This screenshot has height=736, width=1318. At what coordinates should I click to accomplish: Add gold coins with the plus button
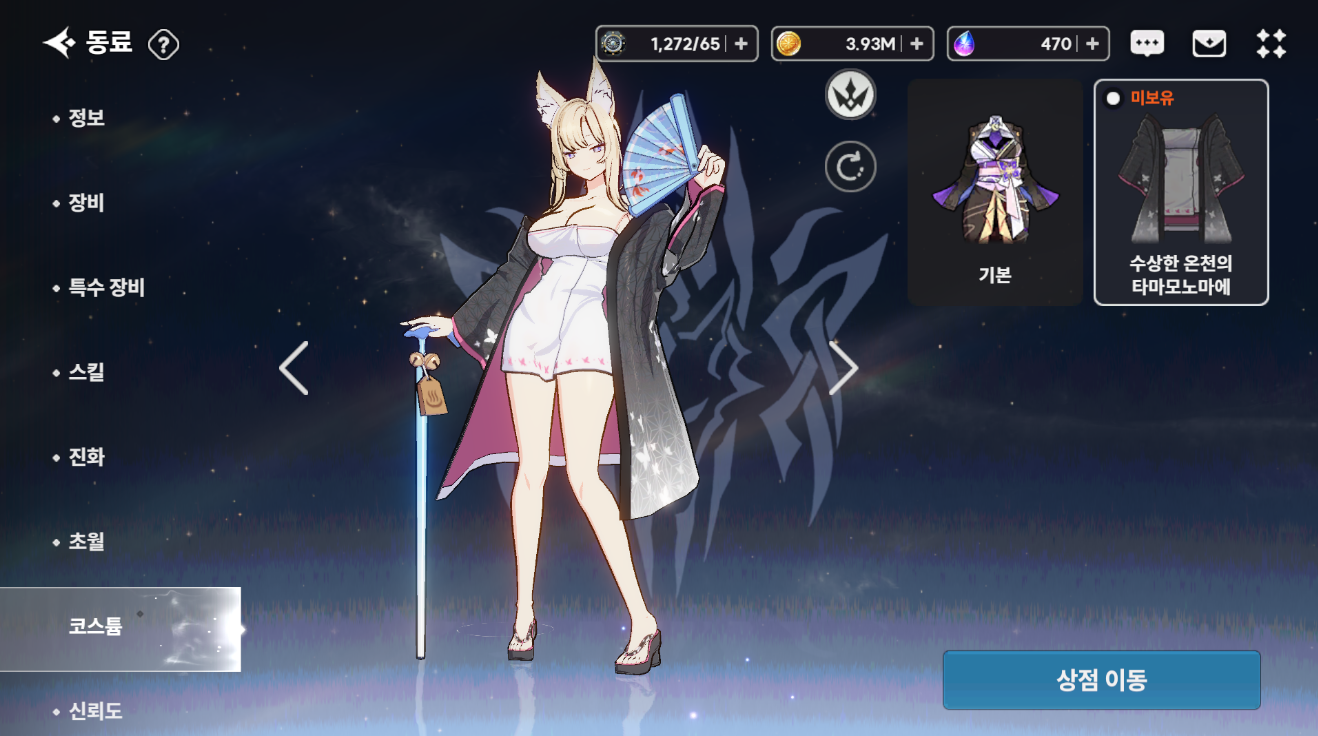916,44
